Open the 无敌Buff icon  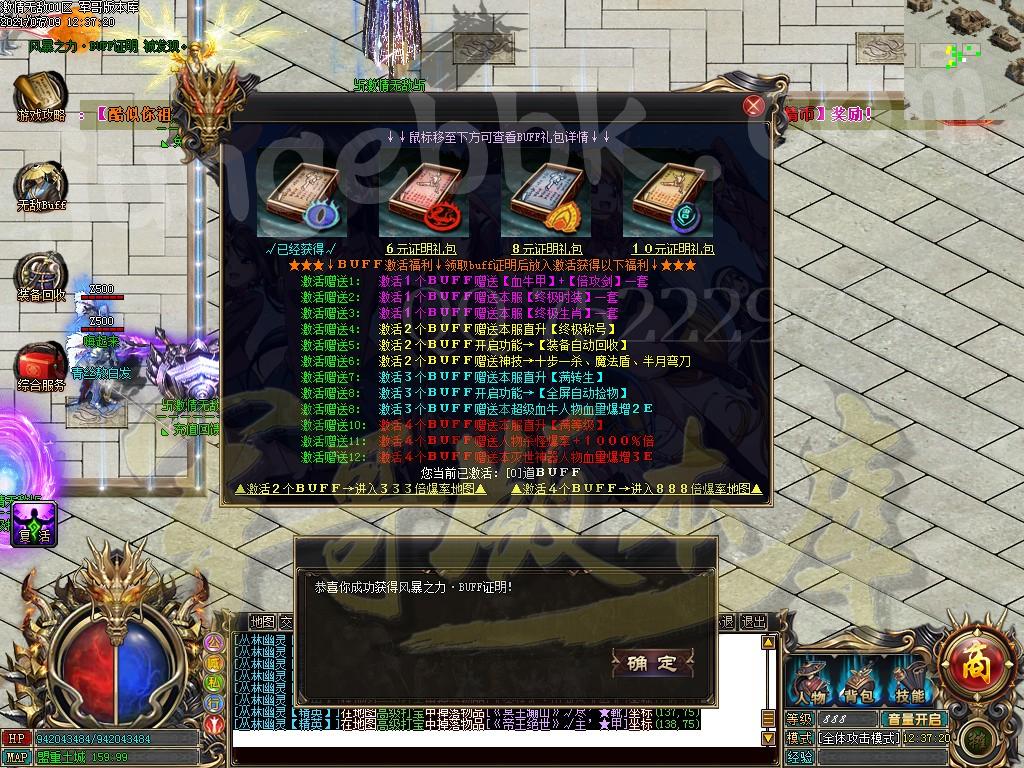40,183
